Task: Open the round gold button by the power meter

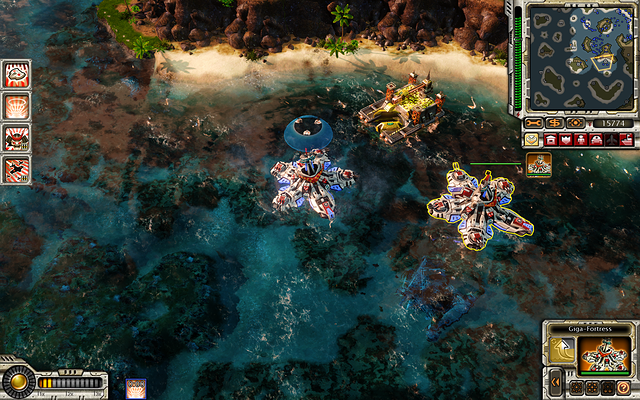Action: pyautogui.click(x=16, y=383)
